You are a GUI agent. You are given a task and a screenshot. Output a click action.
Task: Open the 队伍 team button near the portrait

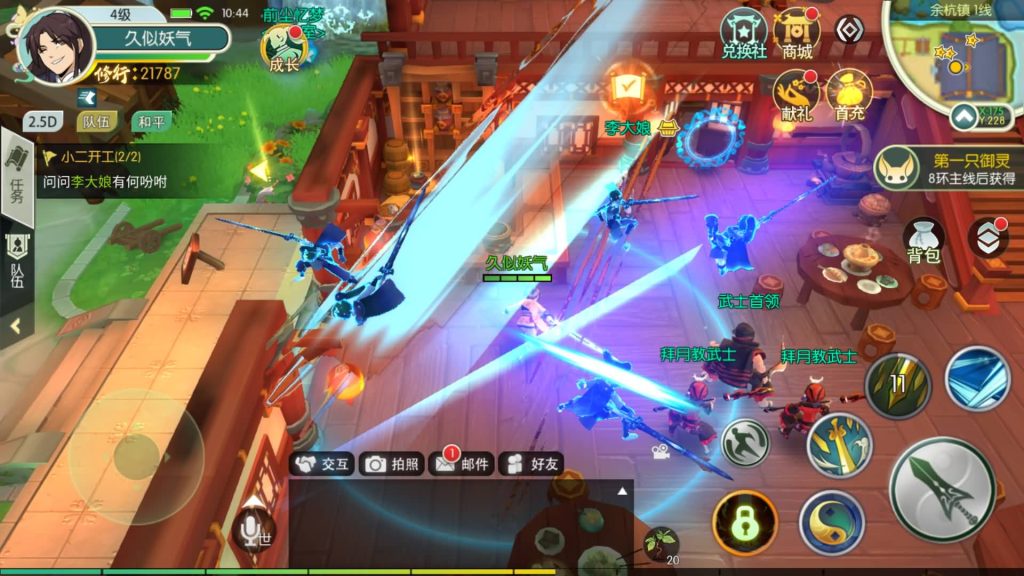point(97,122)
